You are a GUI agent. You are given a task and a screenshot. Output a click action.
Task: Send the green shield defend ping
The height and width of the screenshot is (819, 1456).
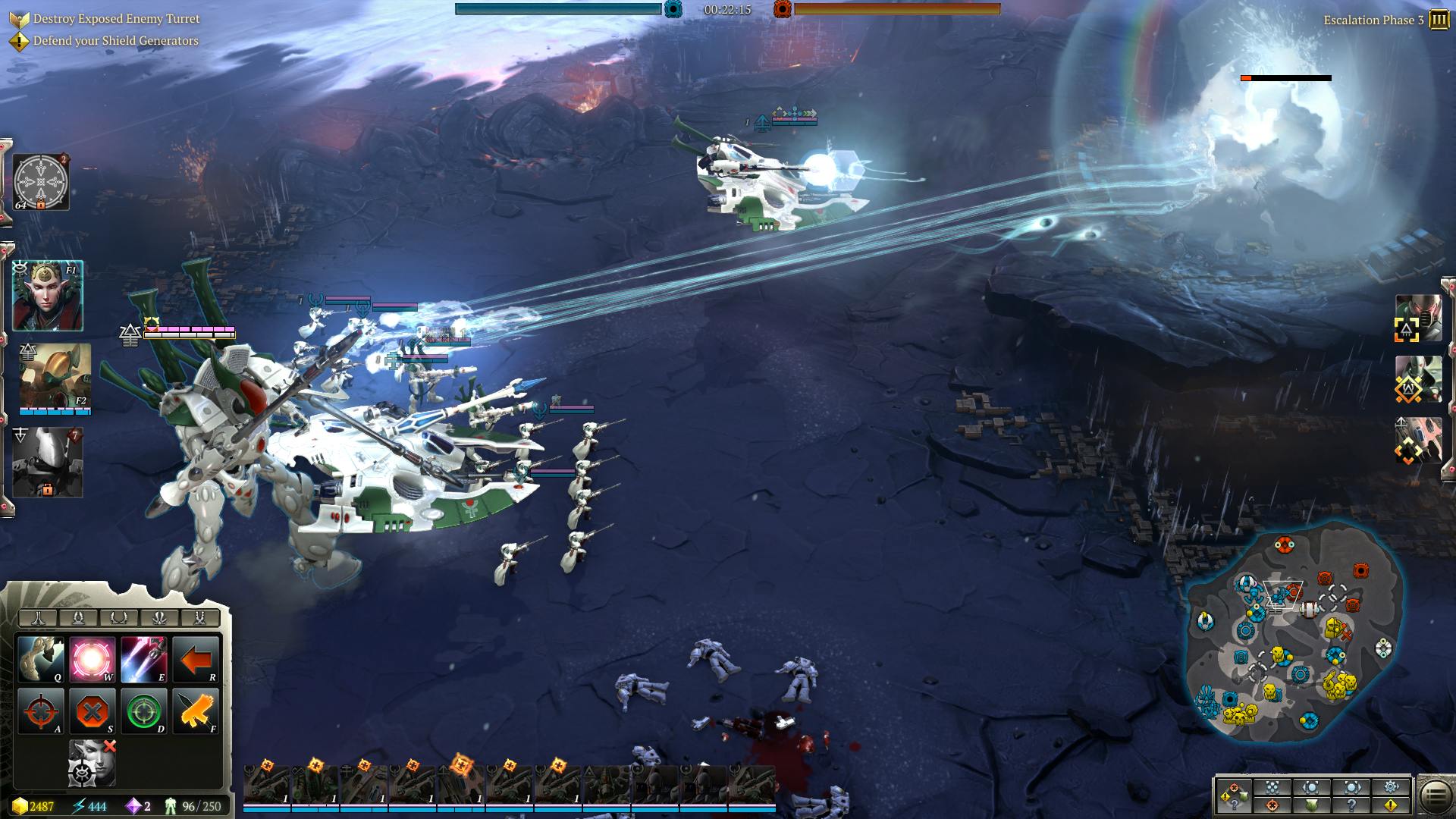coord(1312,805)
